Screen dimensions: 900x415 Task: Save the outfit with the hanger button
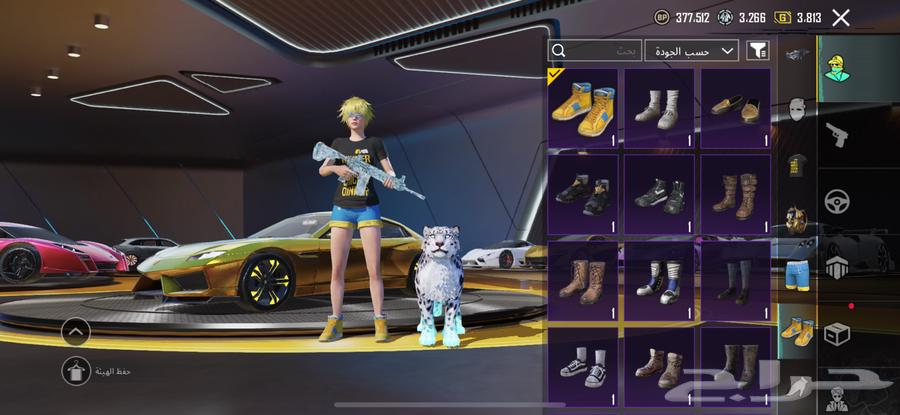[75, 371]
